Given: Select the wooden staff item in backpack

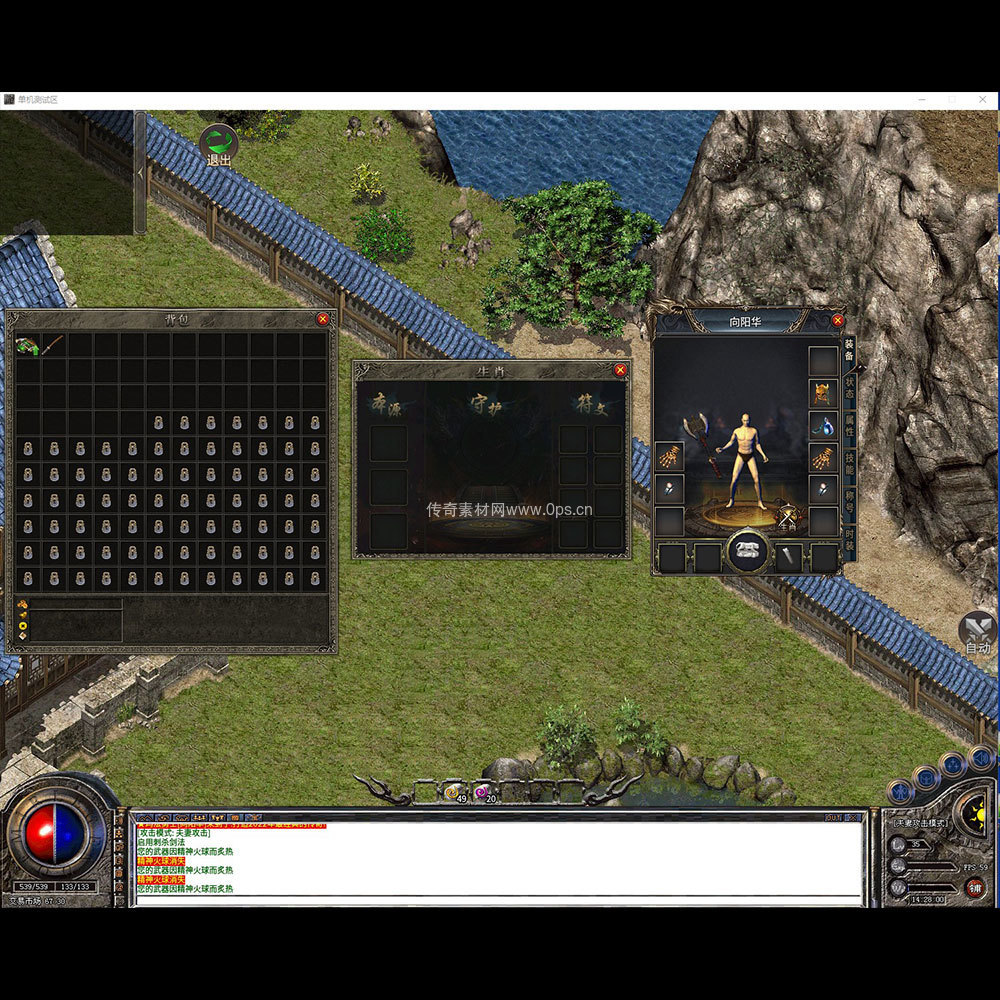Looking at the screenshot, I should point(53,345).
